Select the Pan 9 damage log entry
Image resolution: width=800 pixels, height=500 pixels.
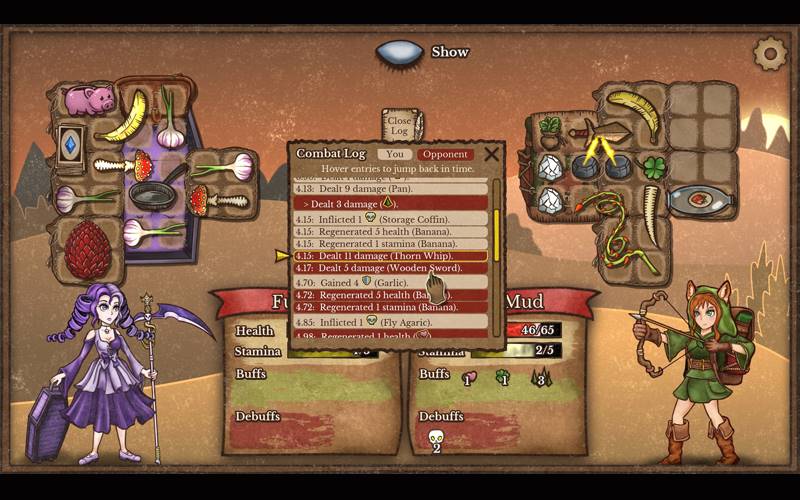(x=391, y=188)
